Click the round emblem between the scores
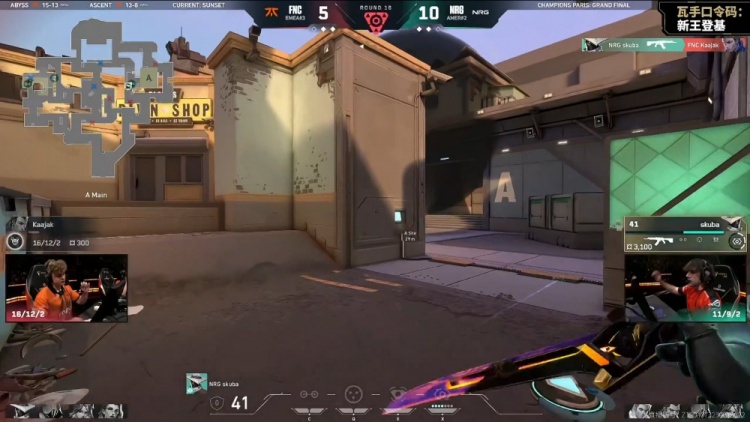Viewport: 750px width, 422px height. click(x=375, y=19)
